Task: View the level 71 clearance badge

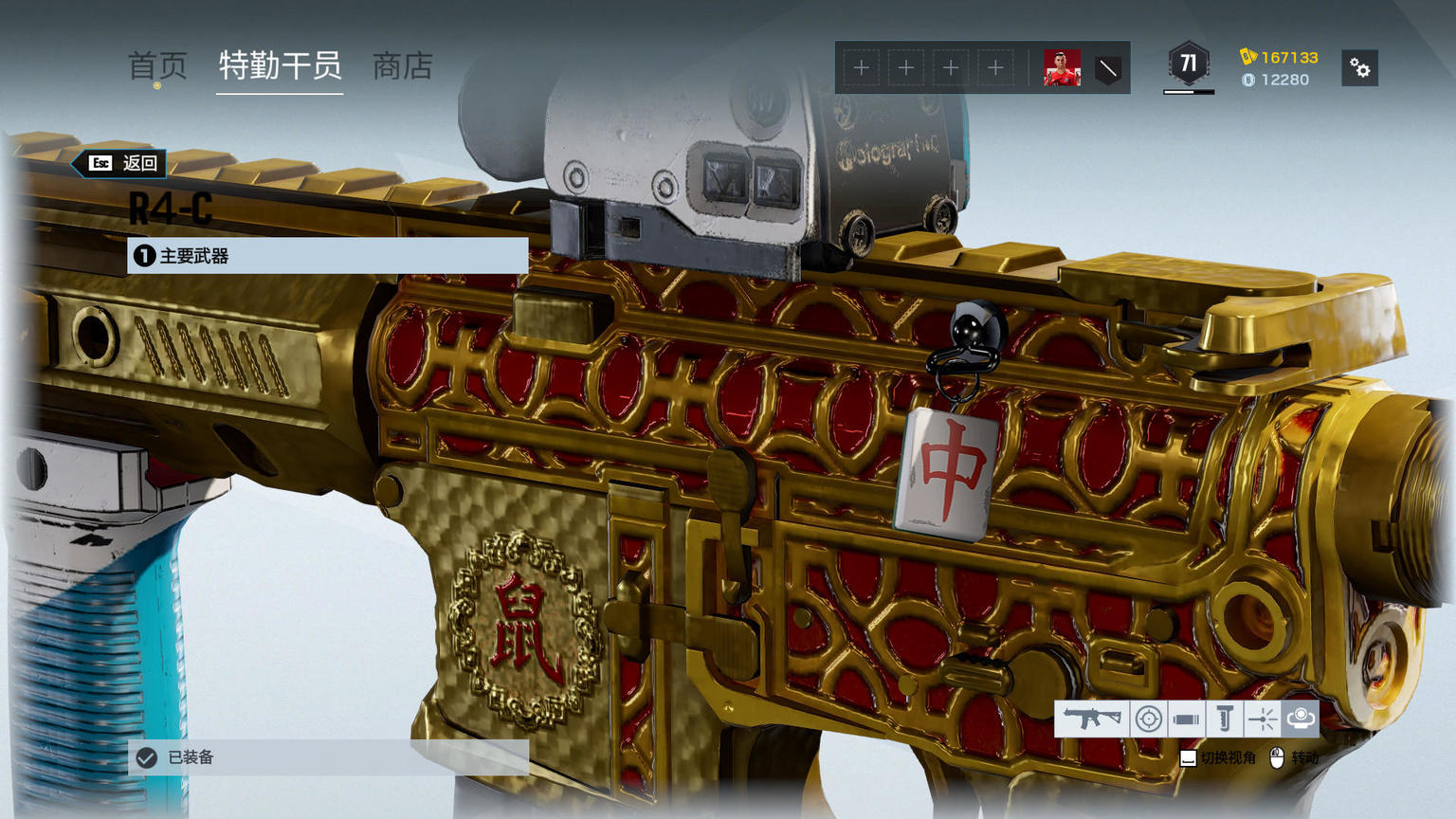Action: coord(1188,64)
